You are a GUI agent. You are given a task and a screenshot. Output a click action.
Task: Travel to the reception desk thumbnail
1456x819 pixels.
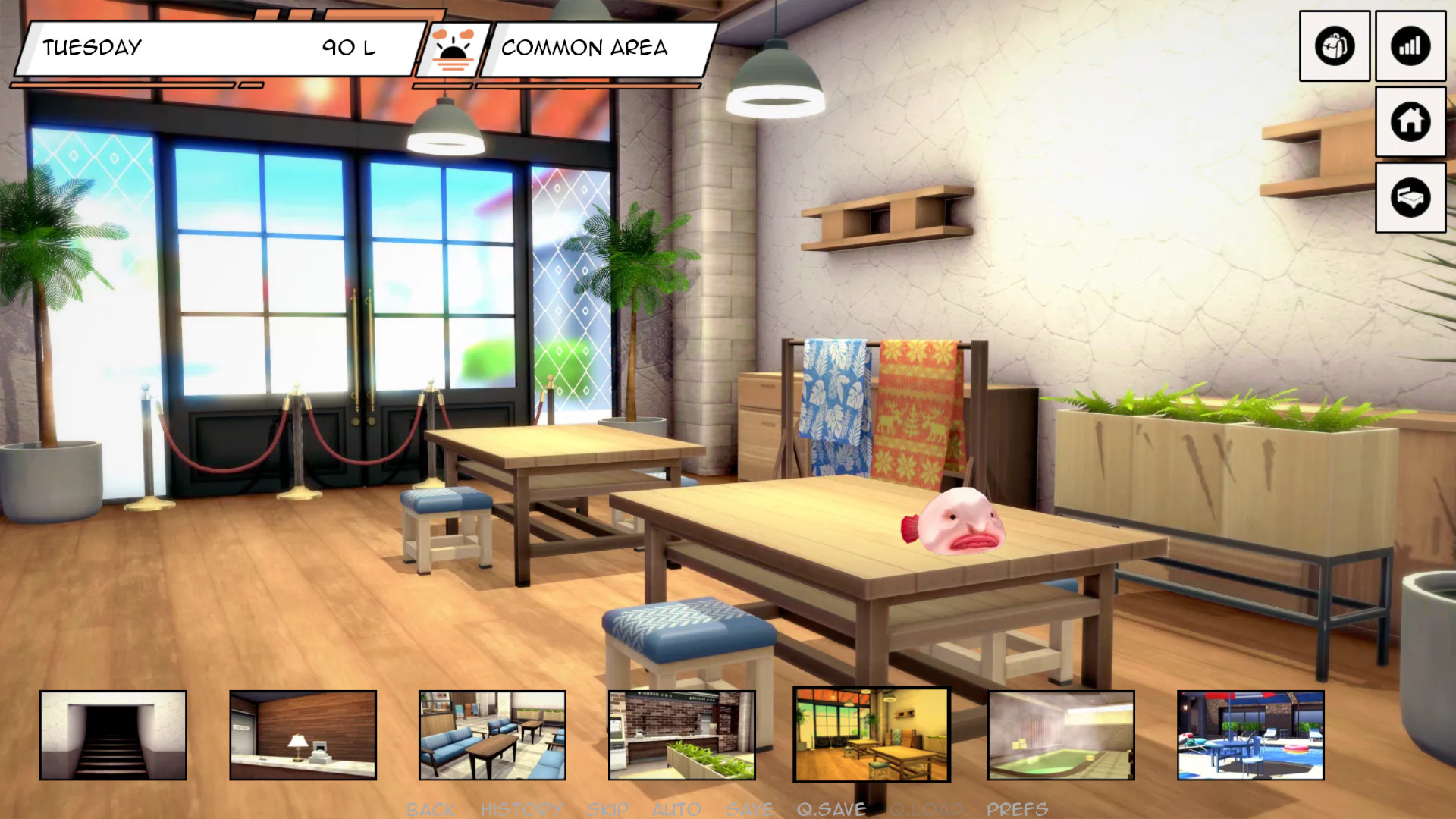coord(303,735)
